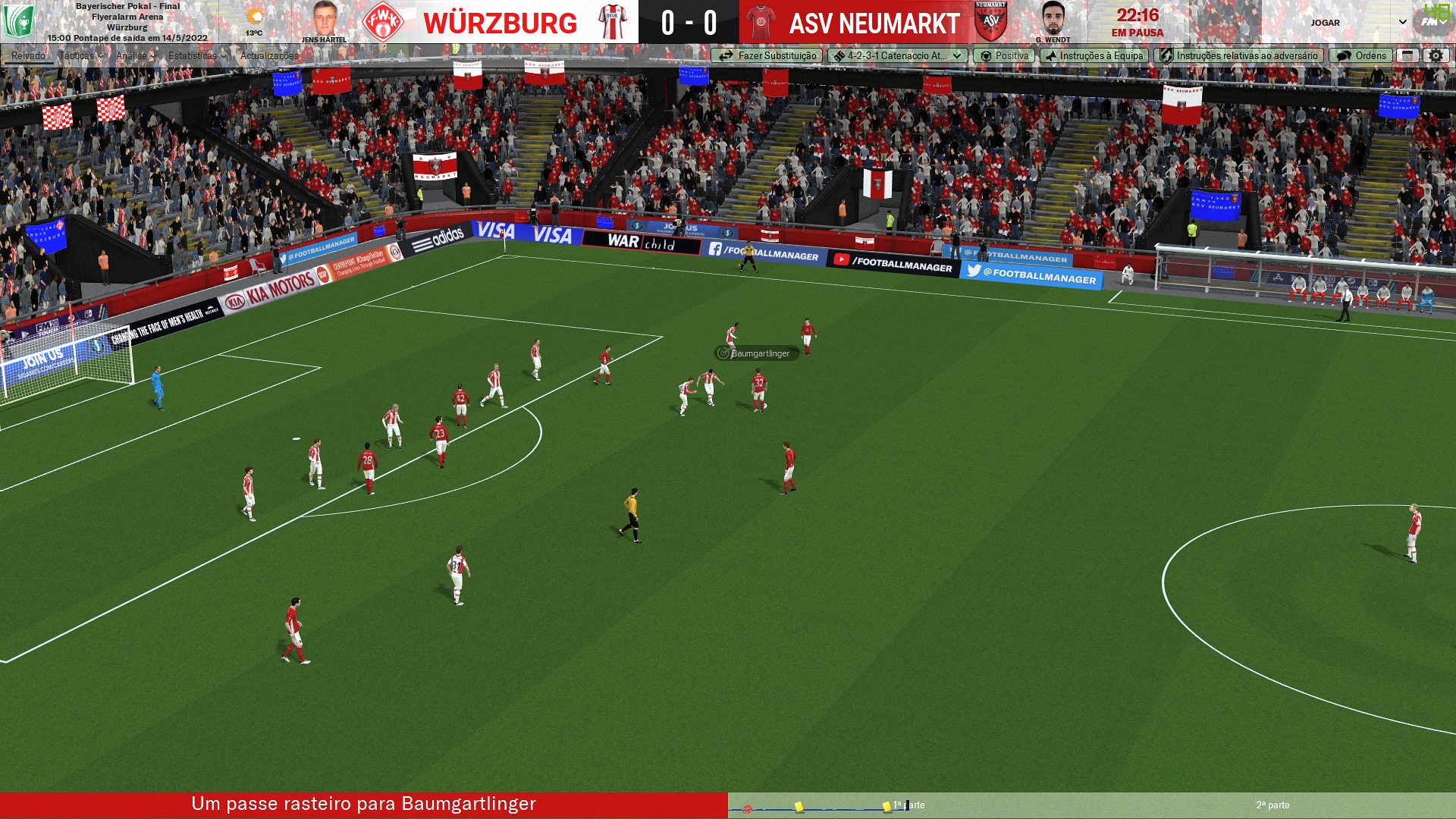Image resolution: width=1456 pixels, height=819 pixels.
Task: Switch to the Relvado tab
Action: [28, 55]
